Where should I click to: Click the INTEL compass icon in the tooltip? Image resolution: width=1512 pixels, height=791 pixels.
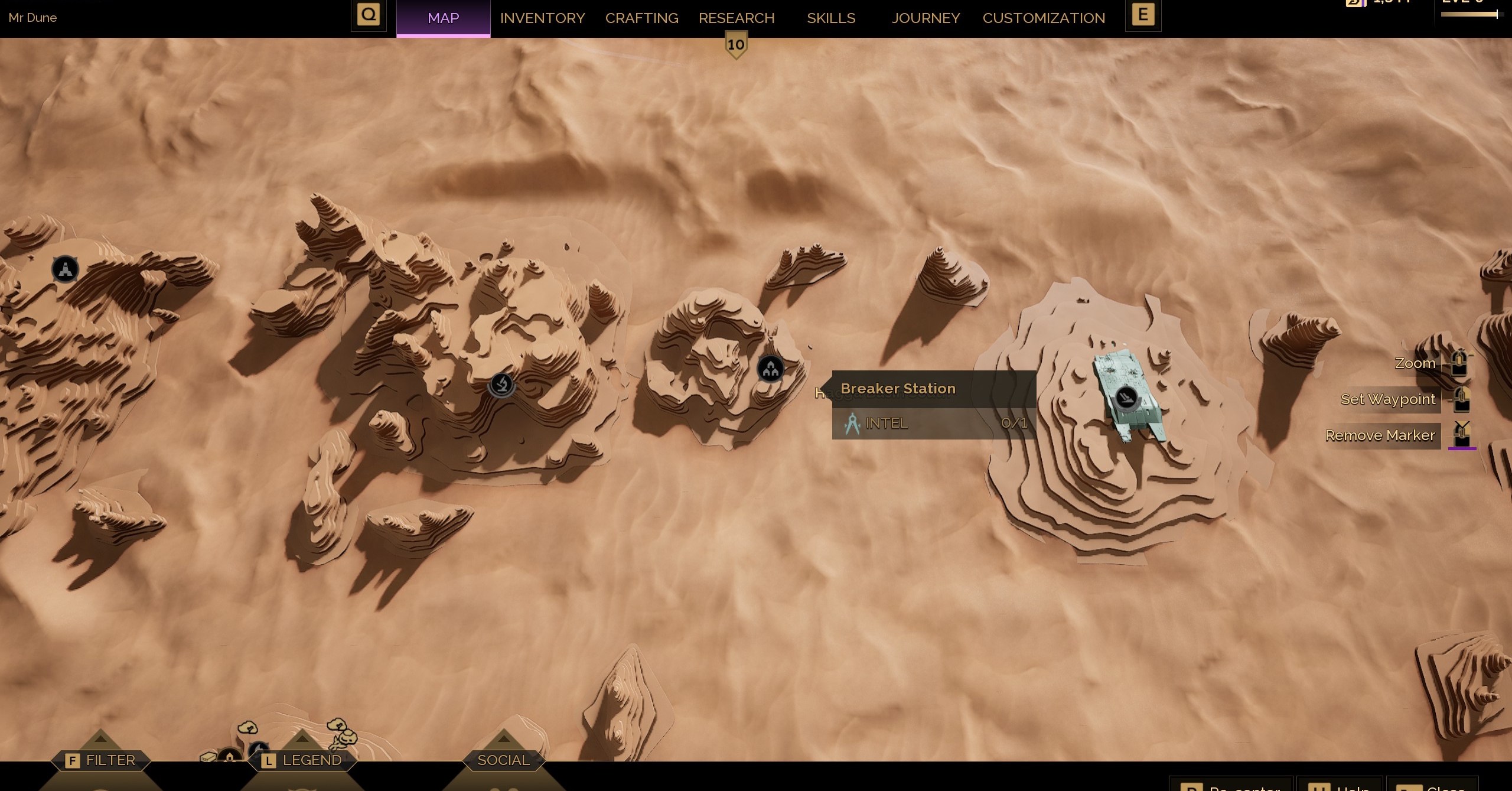[x=852, y=424]
